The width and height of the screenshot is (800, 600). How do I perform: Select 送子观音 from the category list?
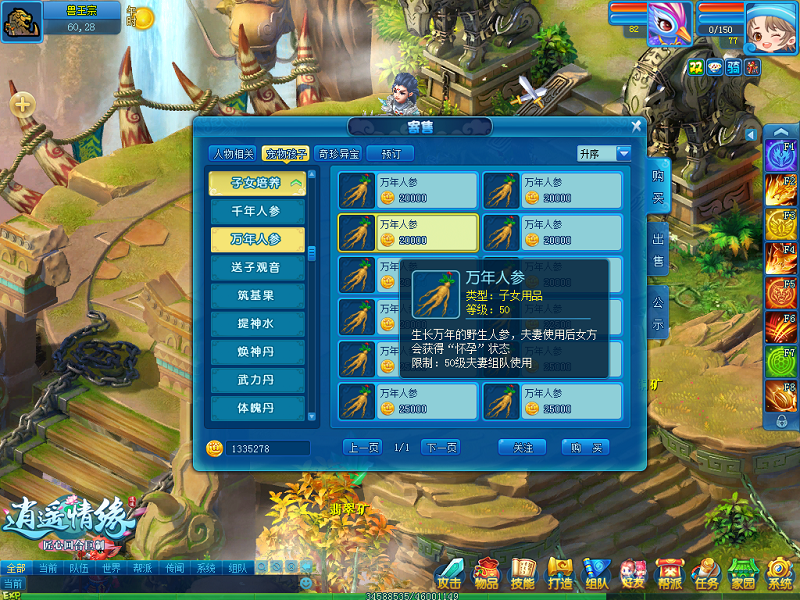258,268
